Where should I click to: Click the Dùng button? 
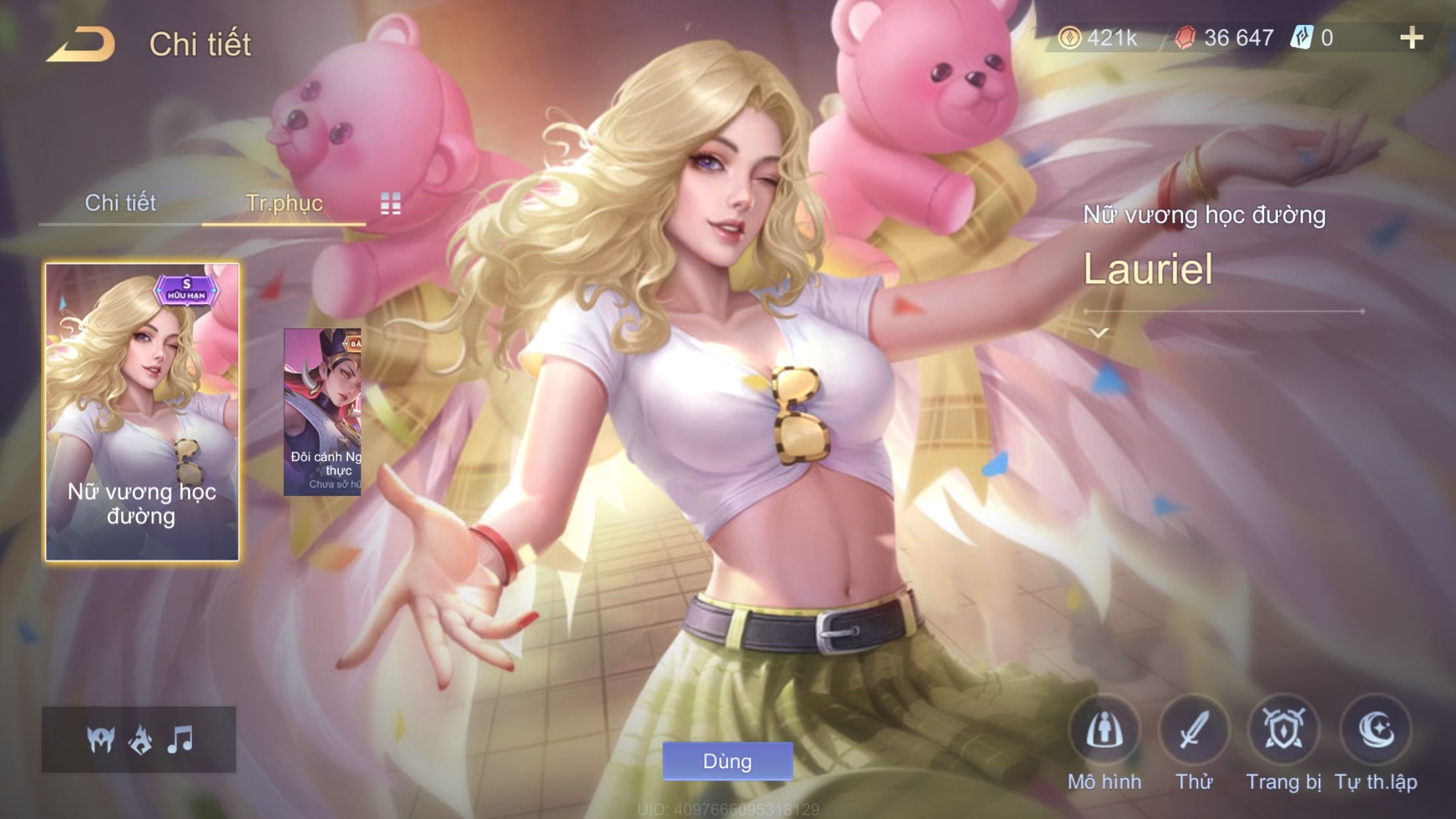(x=727, y=761)
